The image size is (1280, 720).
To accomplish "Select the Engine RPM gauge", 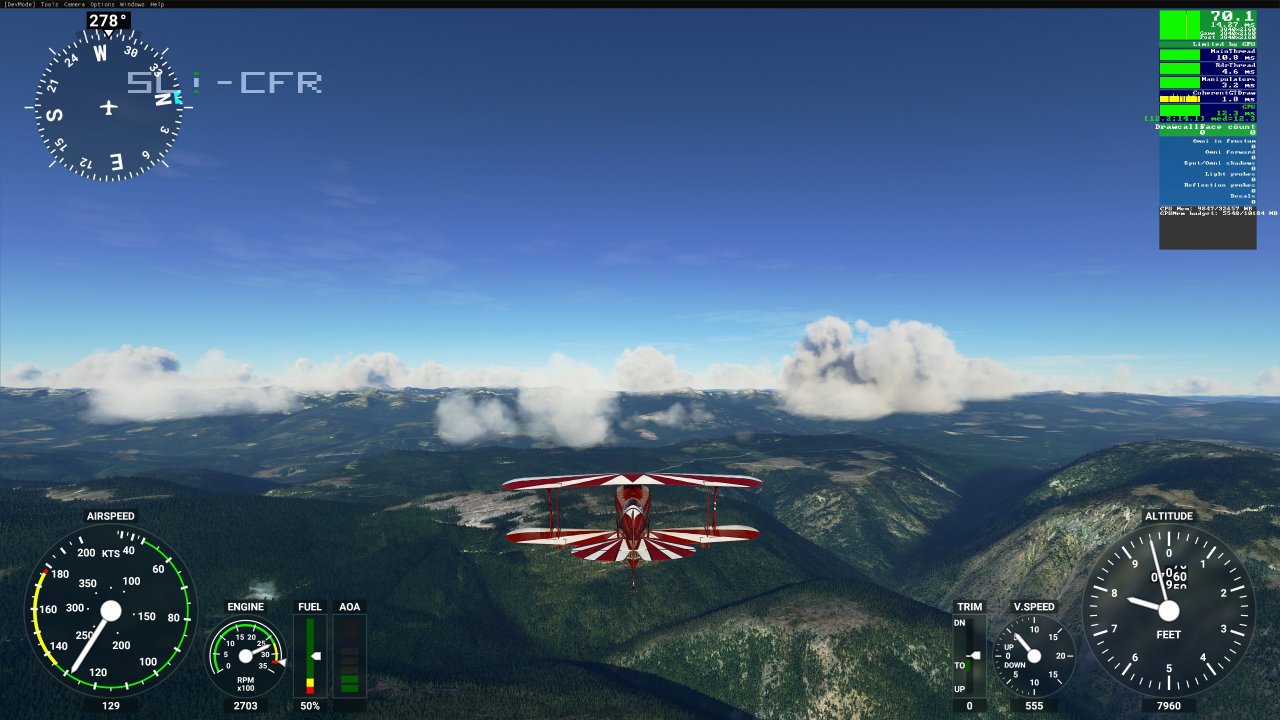I will 245,655.
